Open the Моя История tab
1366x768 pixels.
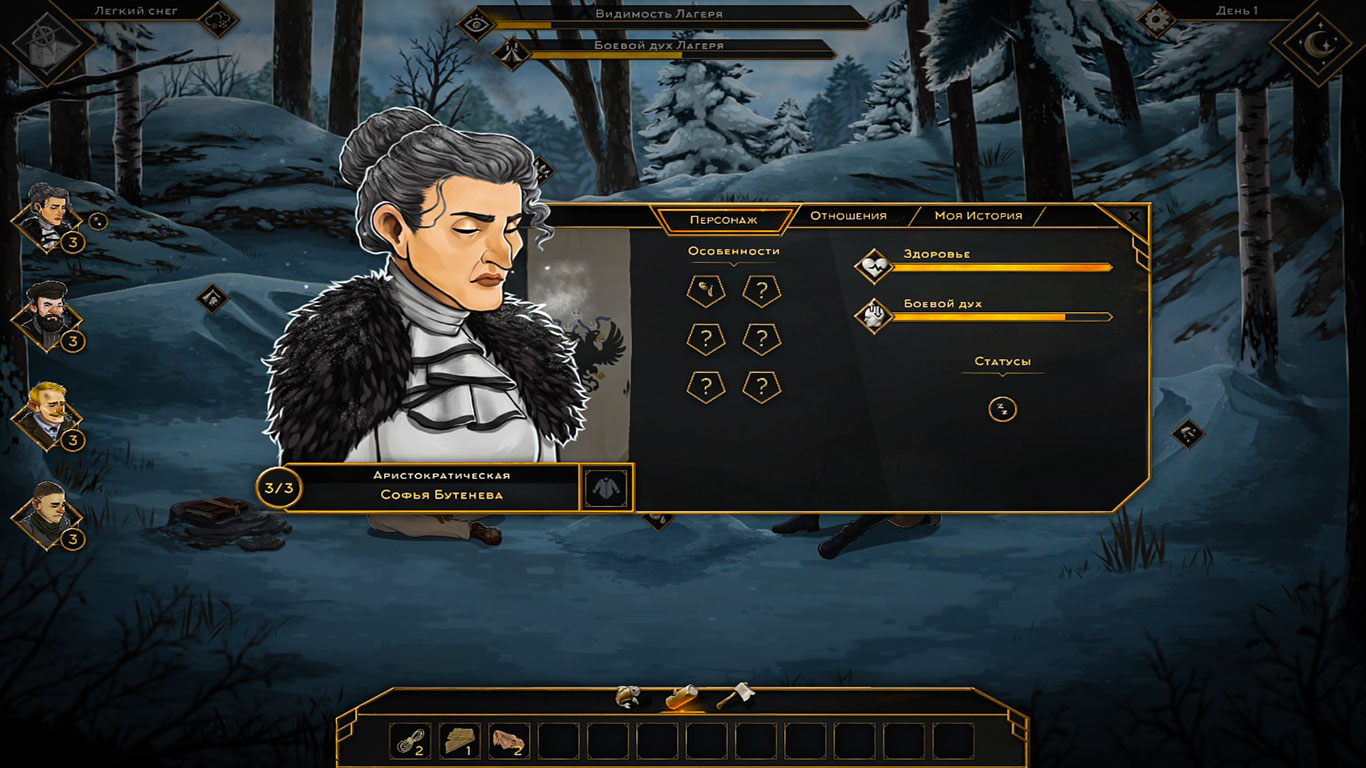pos(978,216)
